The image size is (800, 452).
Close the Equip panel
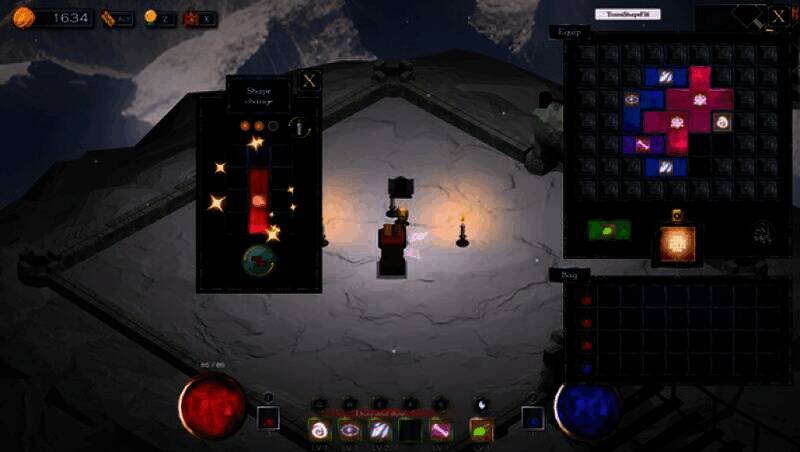pos(779,17)
